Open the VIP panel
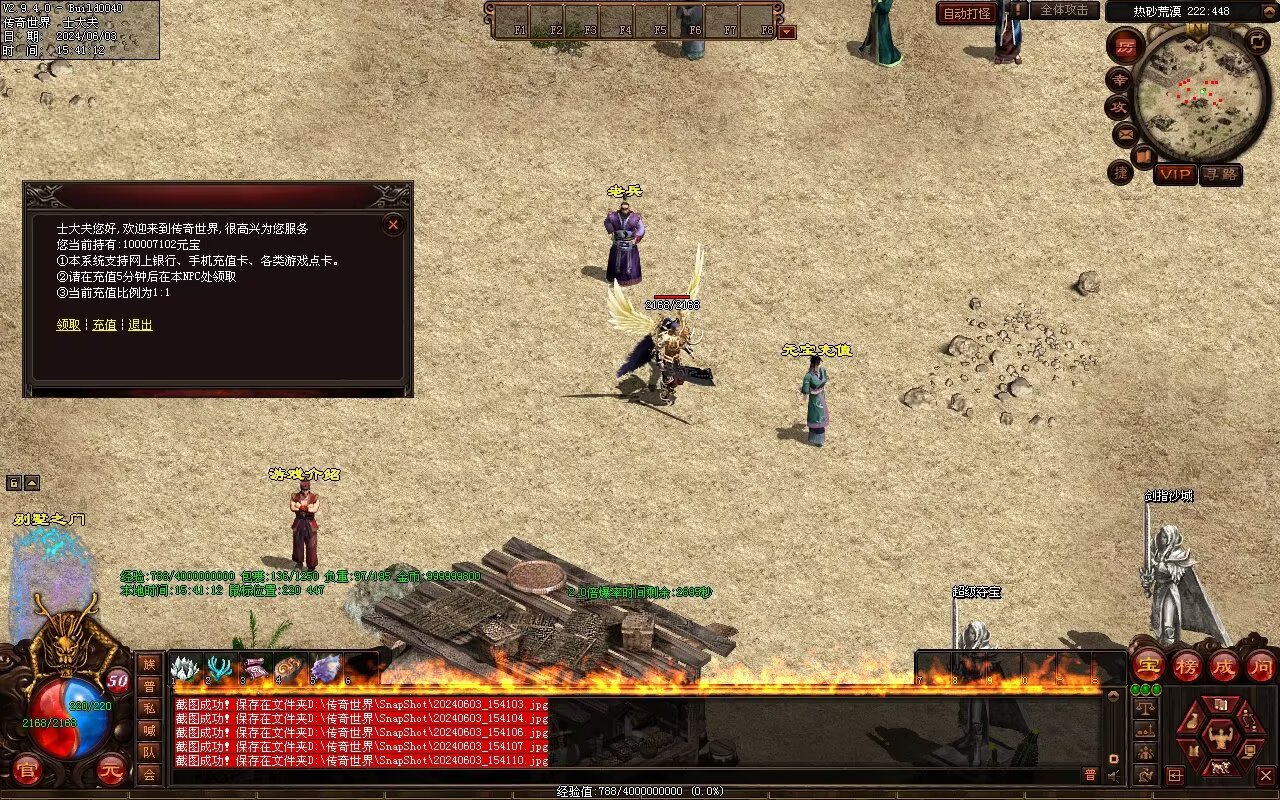 [1175, 174]
